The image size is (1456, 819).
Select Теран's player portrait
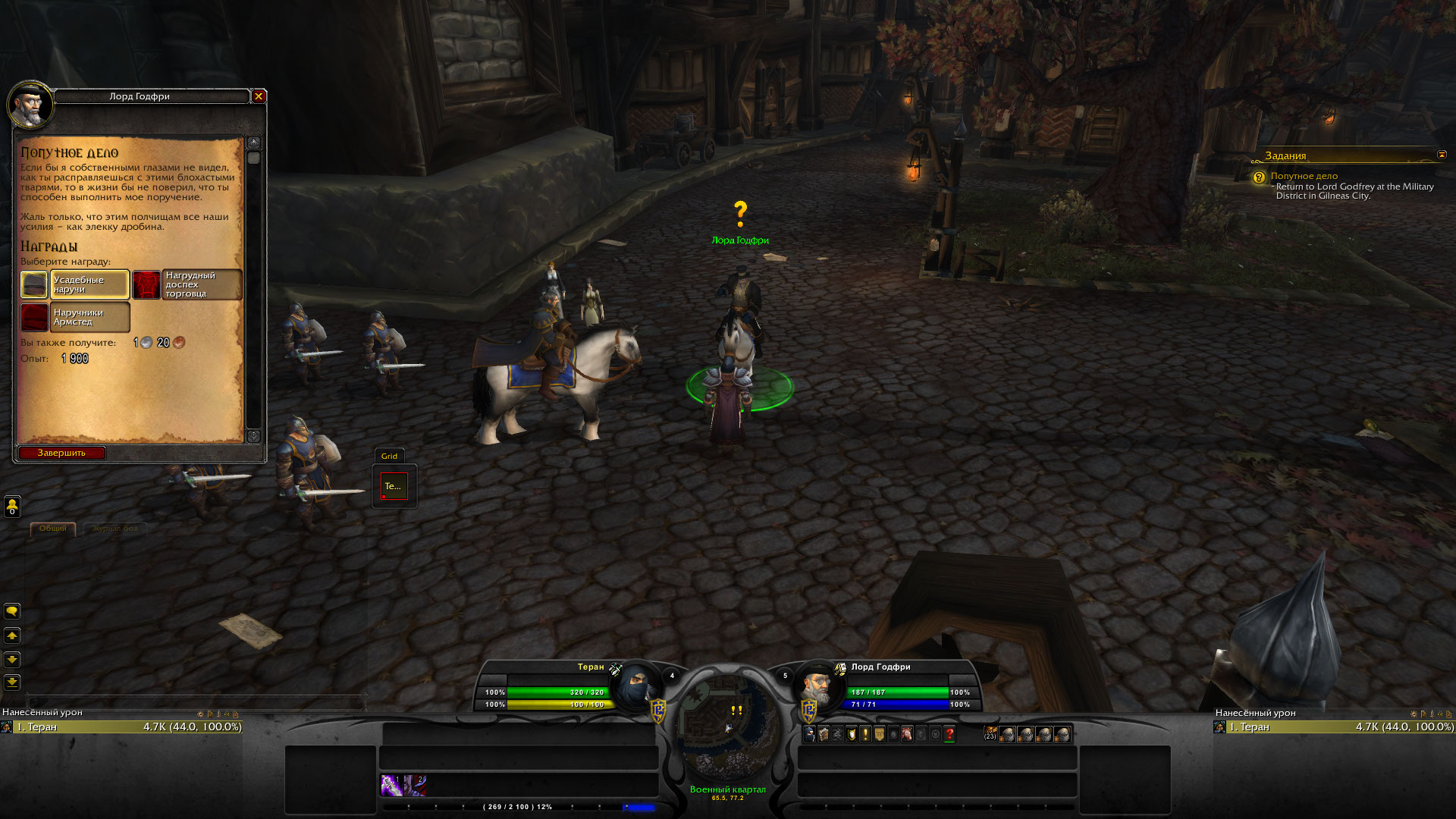635,687
